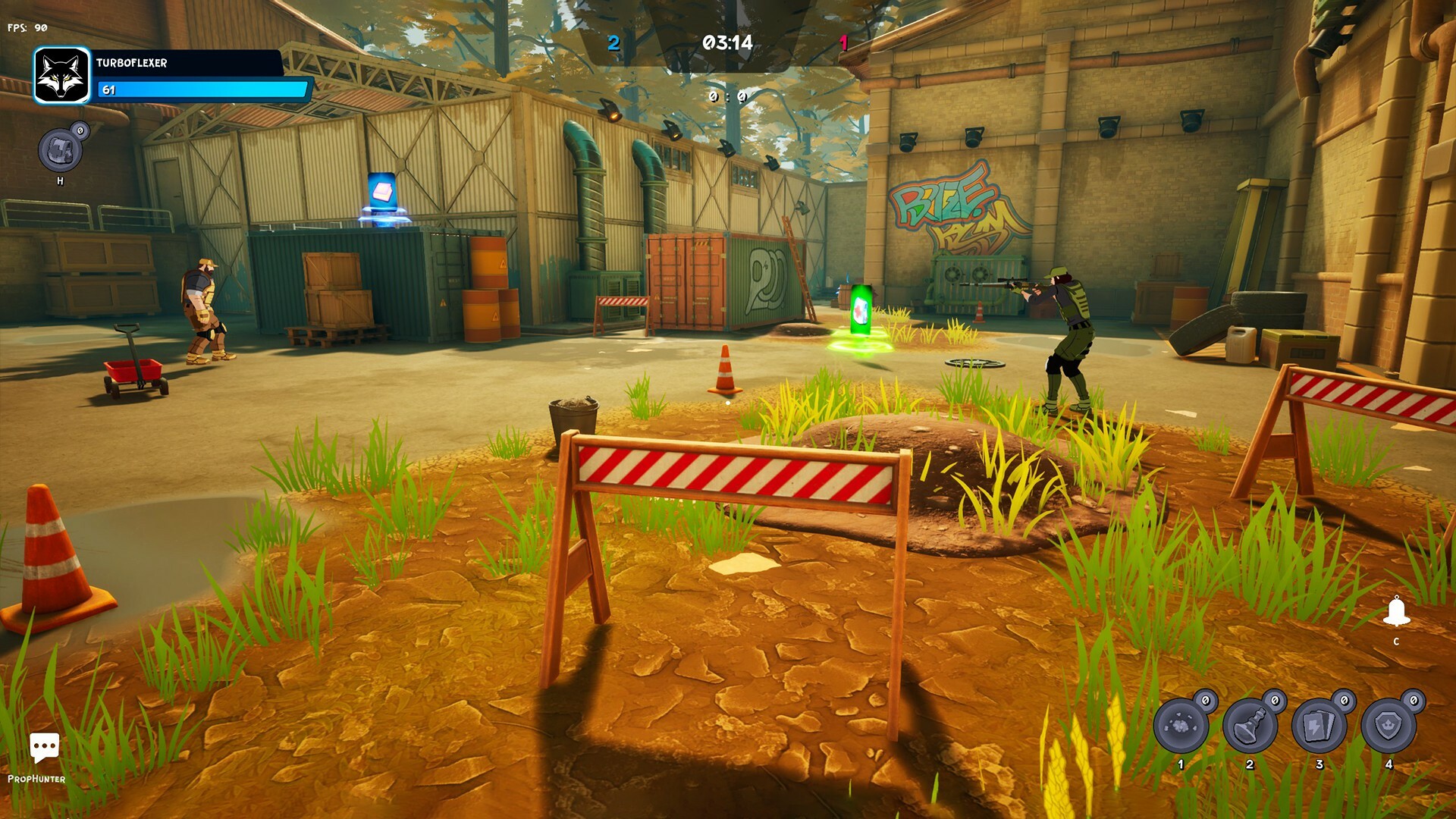The image size is (1456, 819).
Task: Click the health bar showing 61
Action: click(205, 89)
